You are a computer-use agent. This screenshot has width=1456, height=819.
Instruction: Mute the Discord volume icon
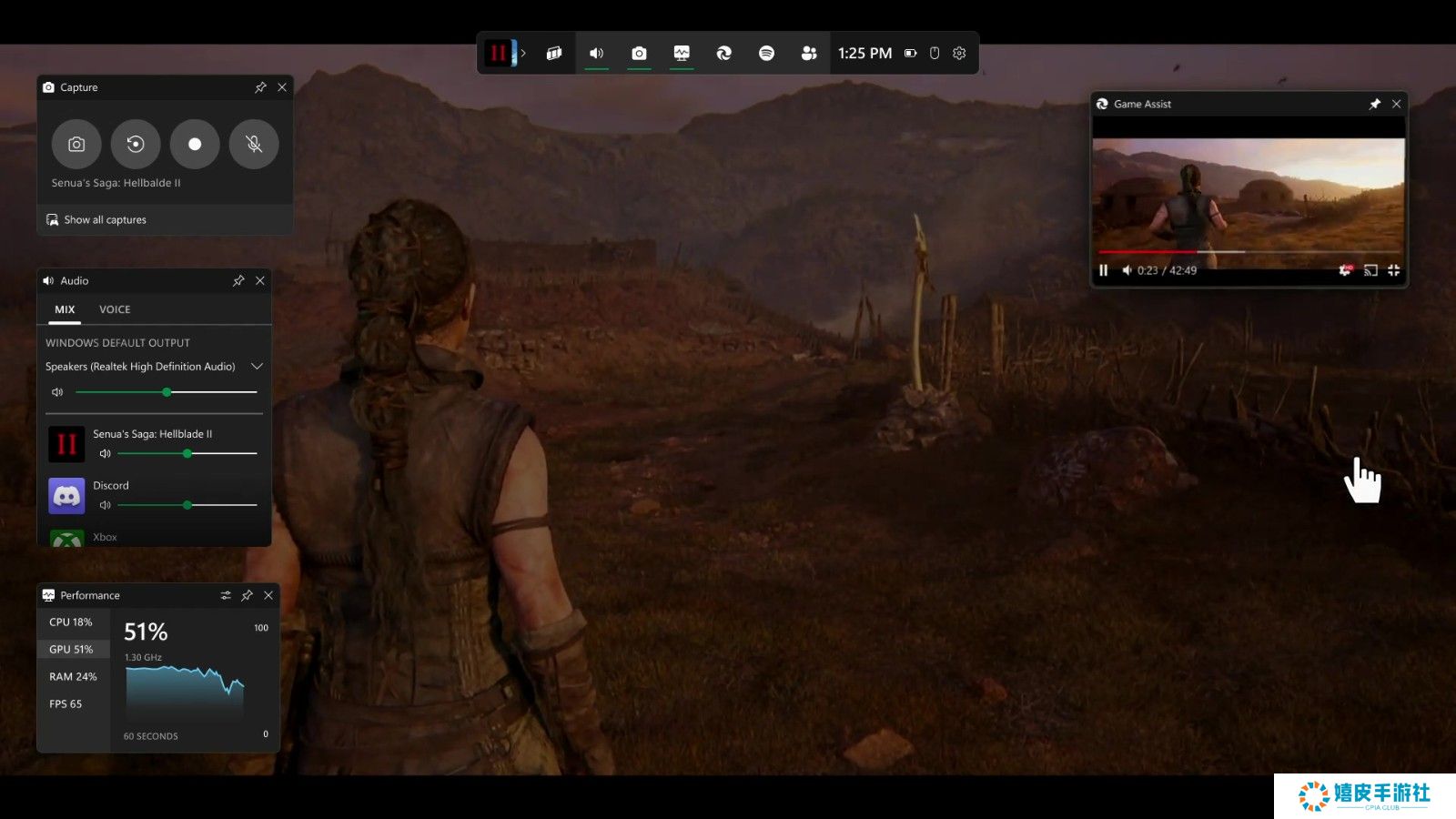[x=105, y=505]
